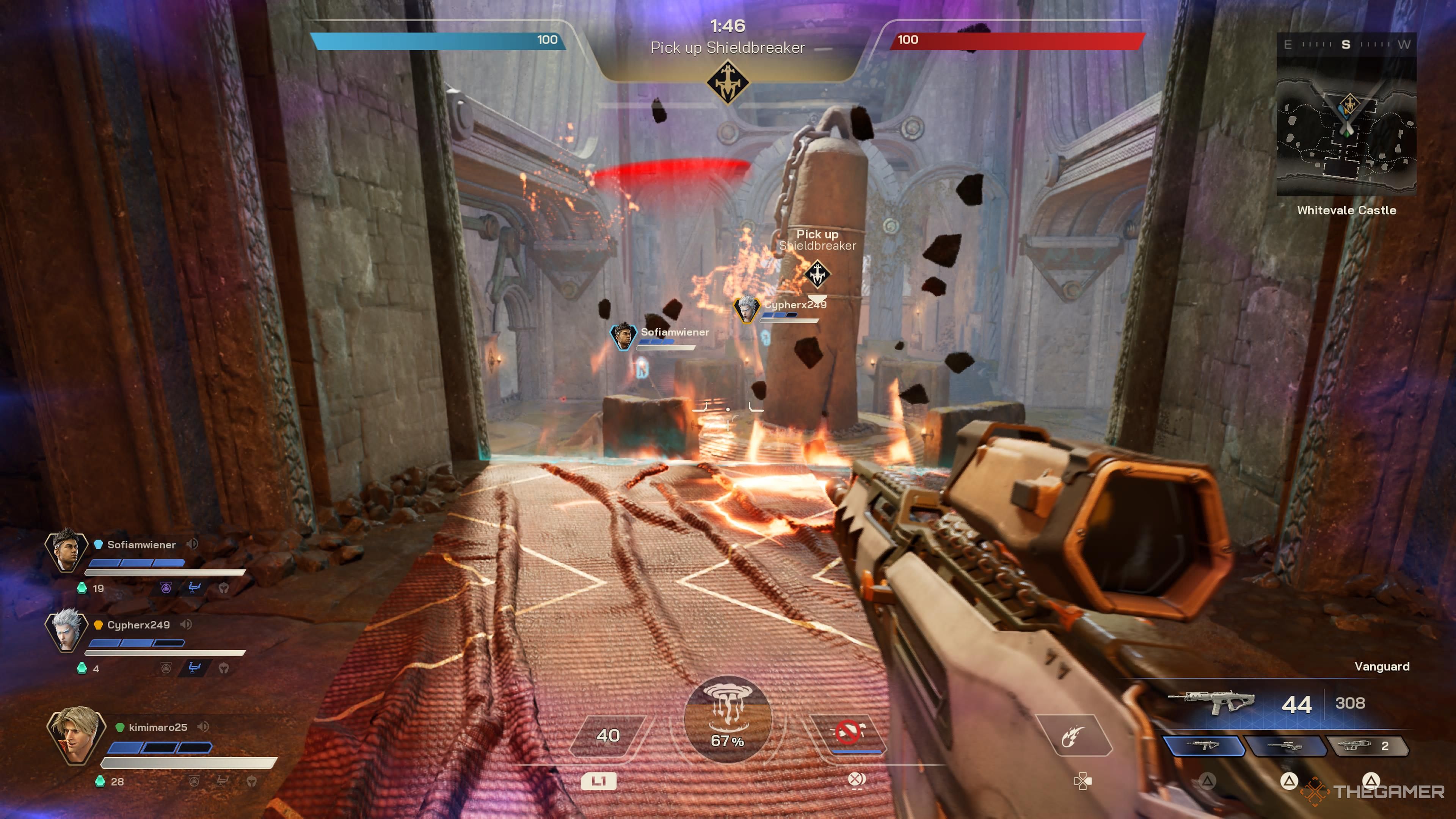Select the highlighted assault rifle weapon slot
The height and width of the screenshot is (819, 1456).
1203,746
